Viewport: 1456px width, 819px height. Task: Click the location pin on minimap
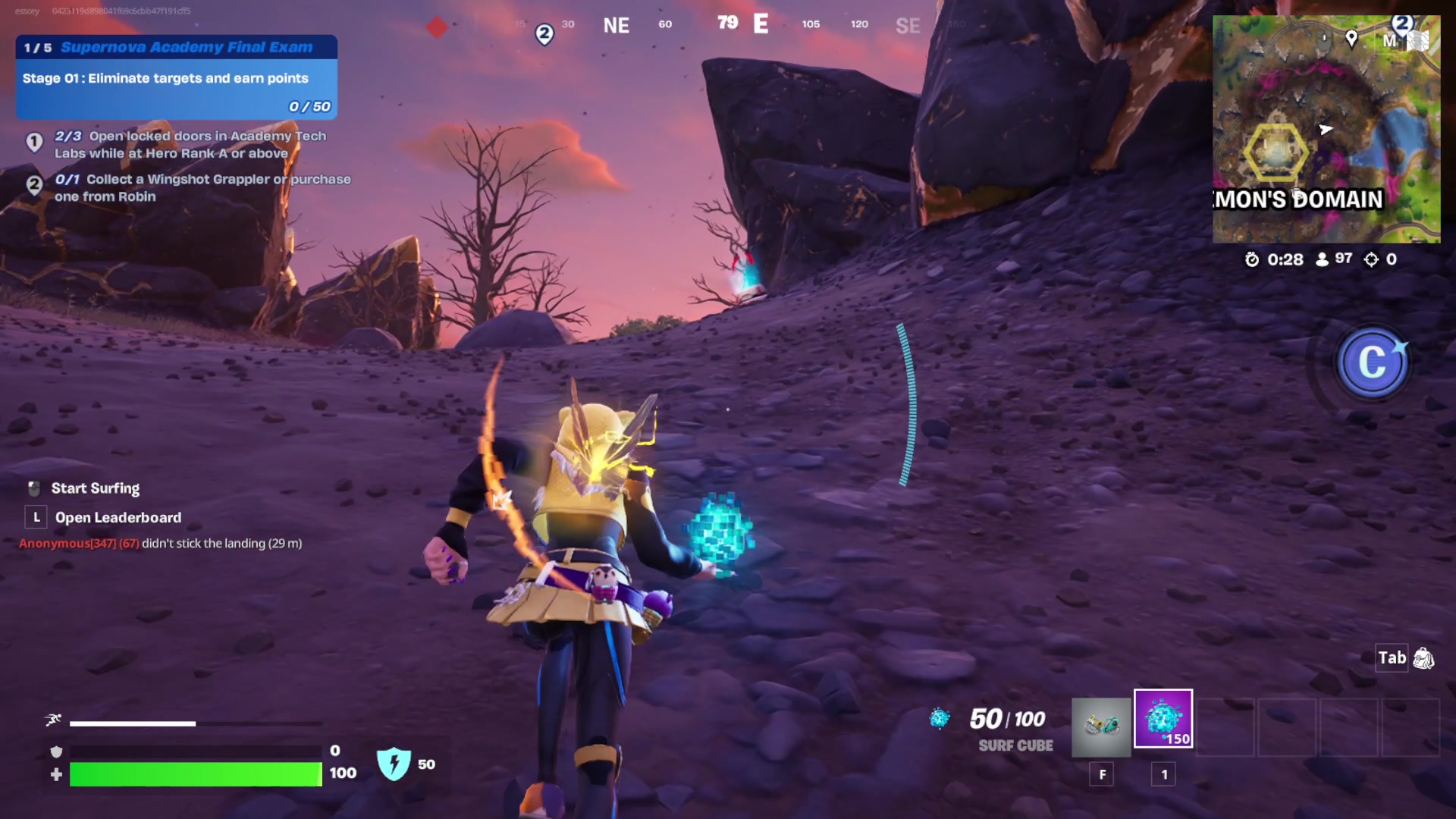pos(1351,37)
